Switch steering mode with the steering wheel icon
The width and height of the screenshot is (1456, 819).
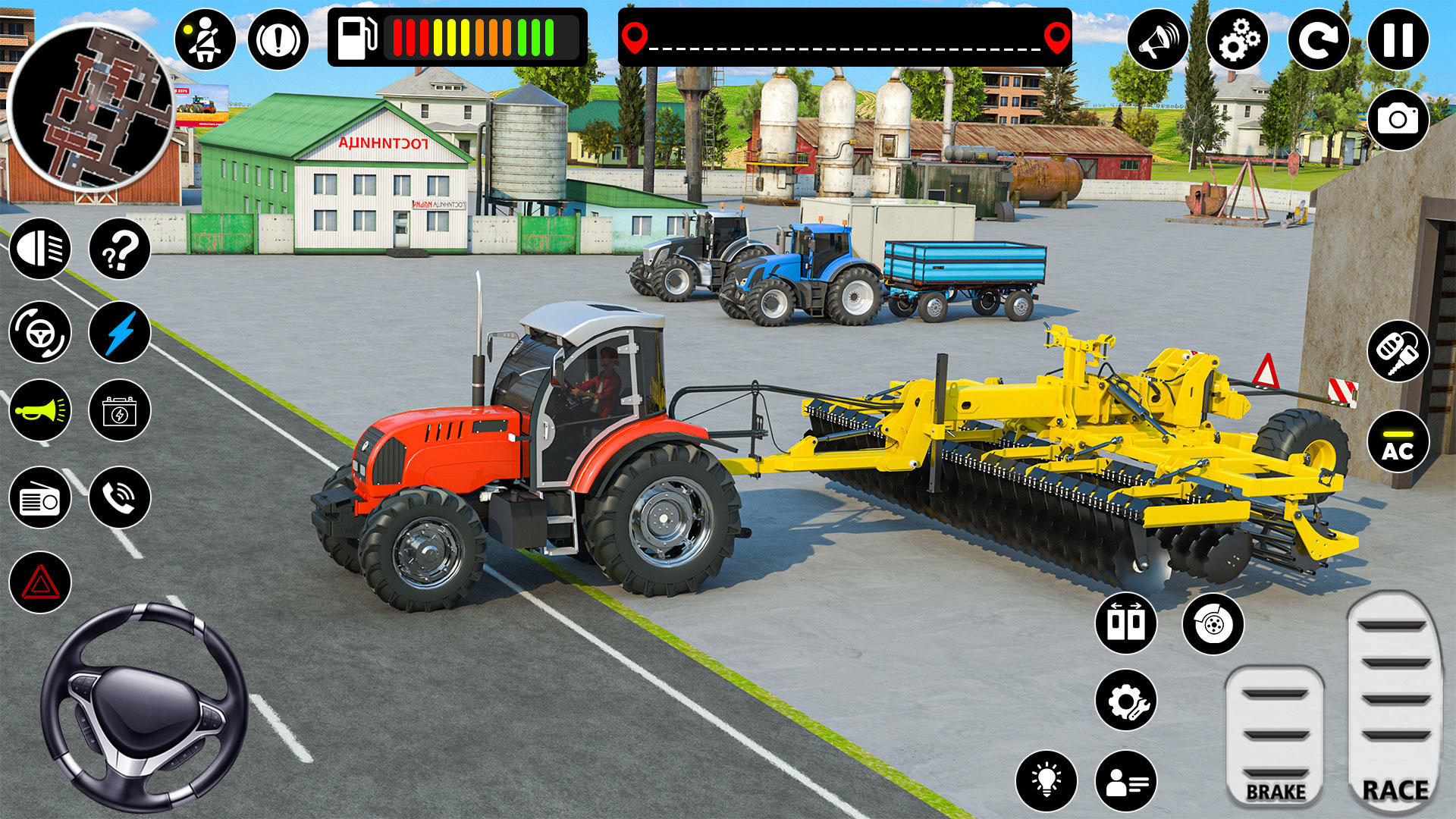[x=40, y=332]
